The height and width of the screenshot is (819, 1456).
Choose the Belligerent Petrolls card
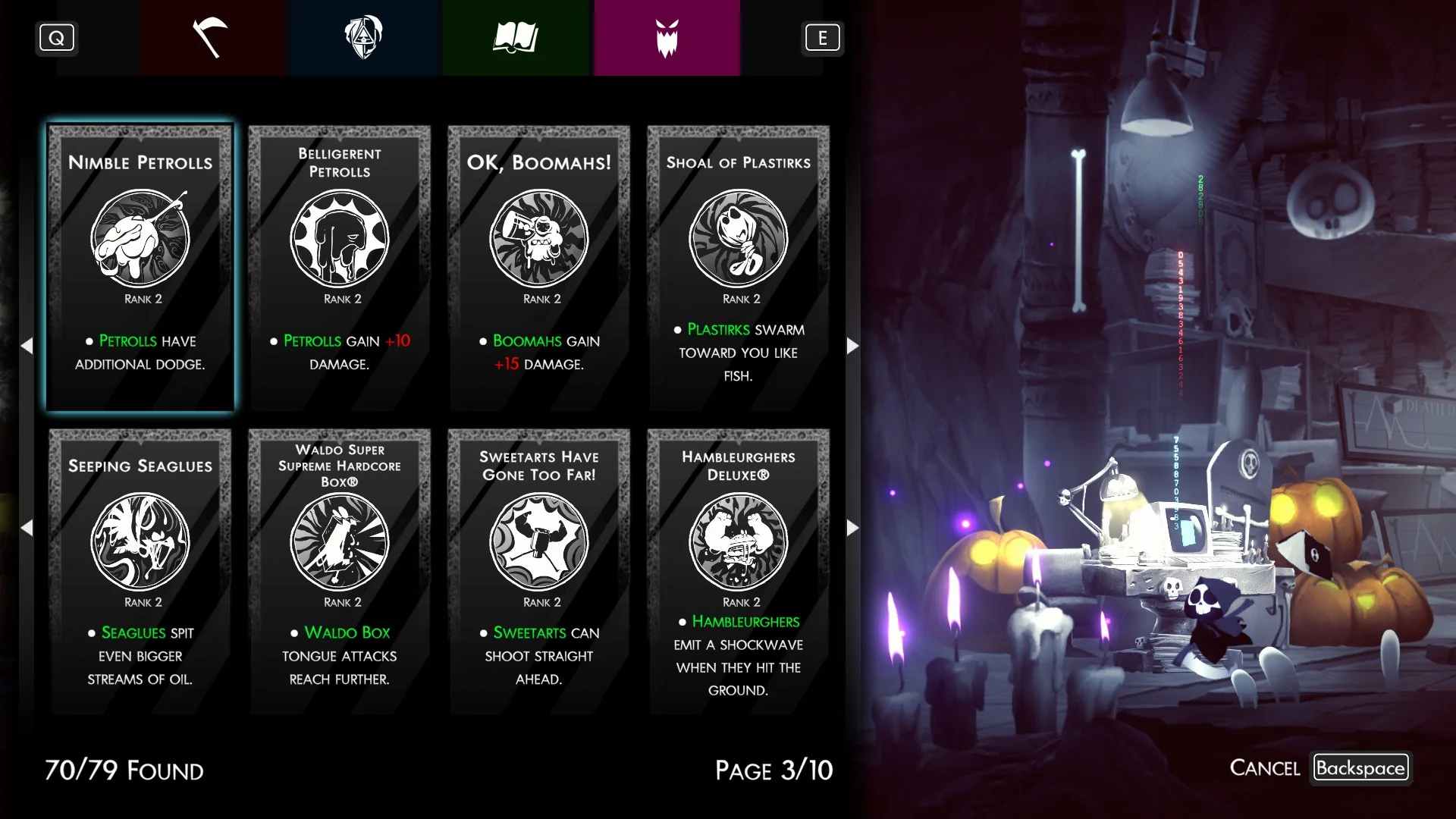click(340, 268)
